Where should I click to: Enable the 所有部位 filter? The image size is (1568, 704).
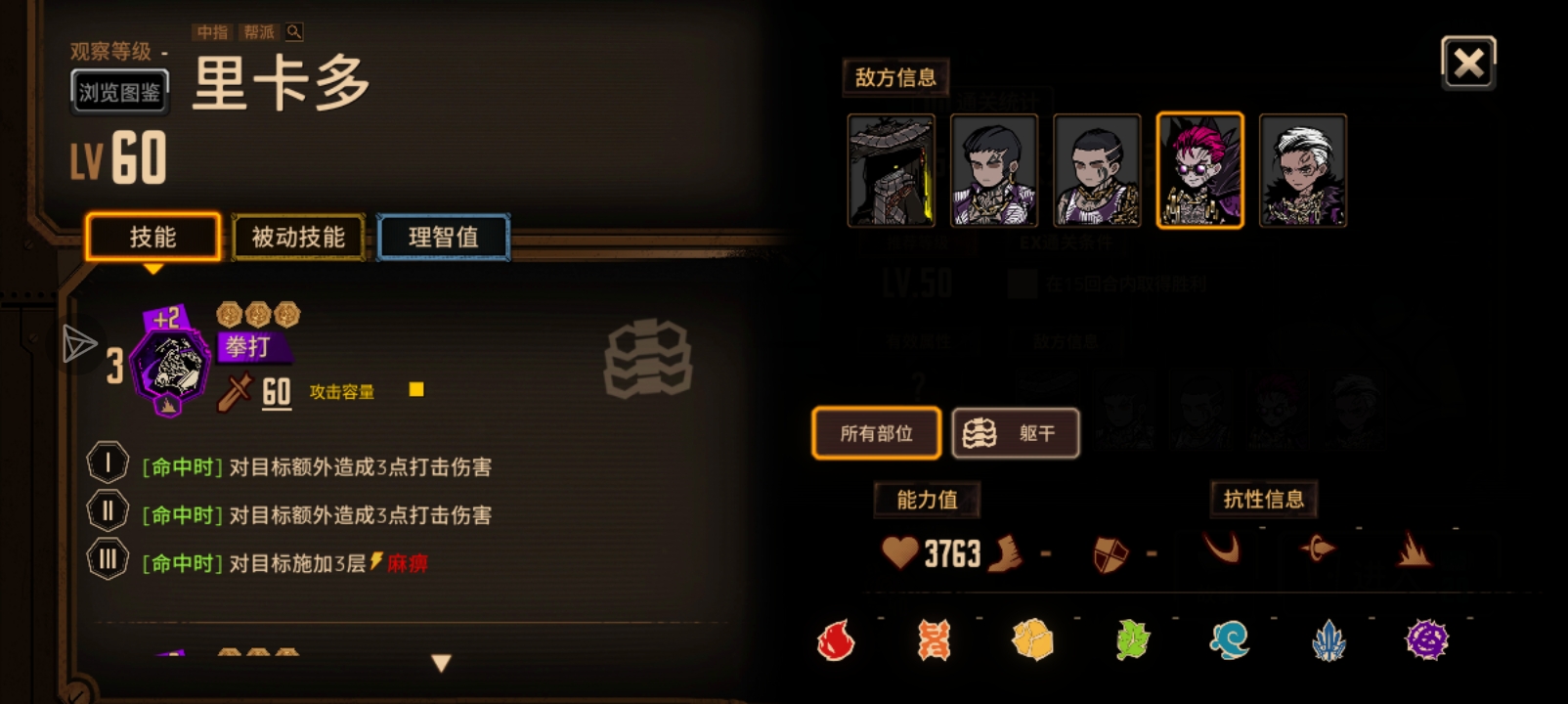(876, 432)
